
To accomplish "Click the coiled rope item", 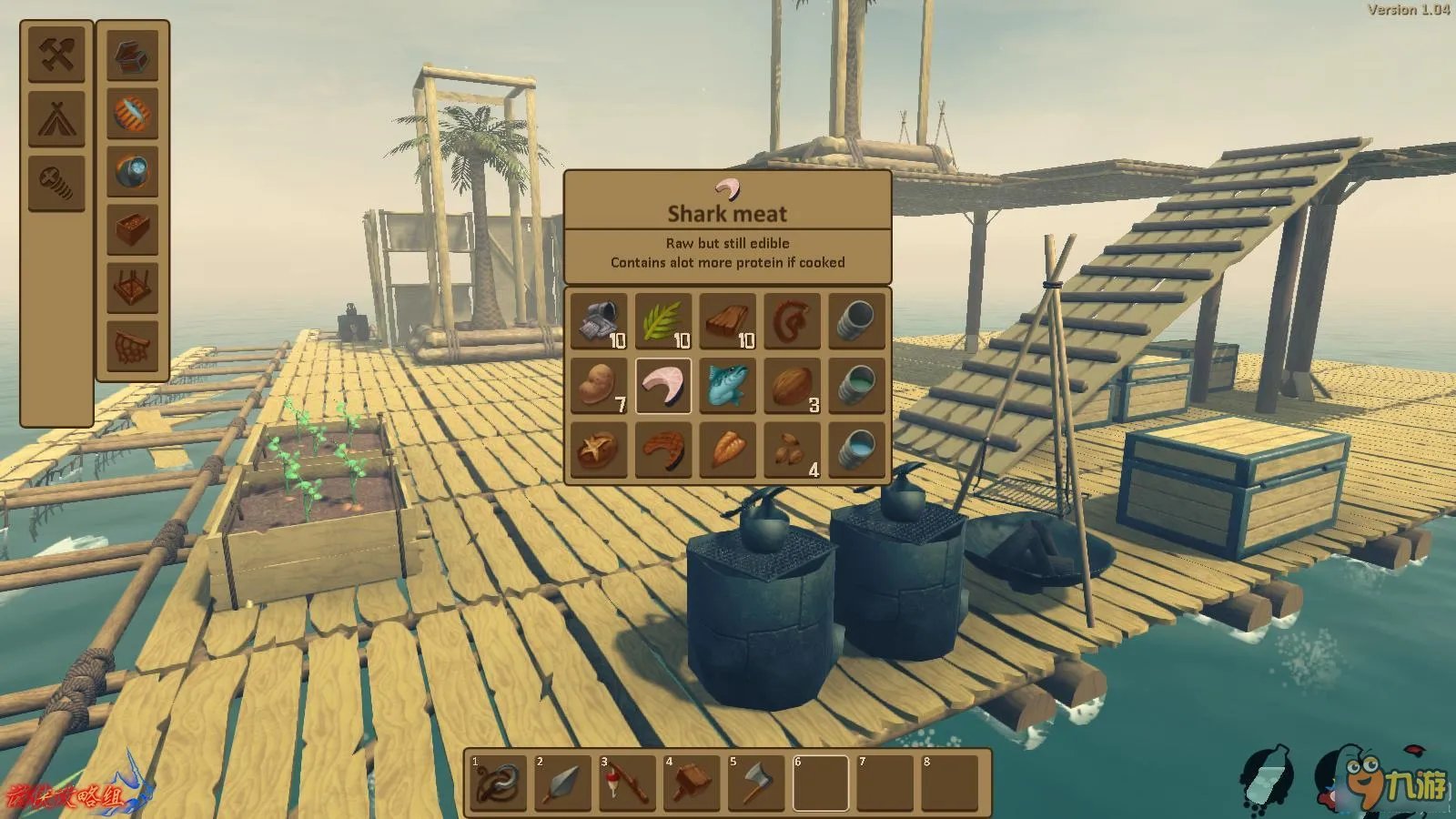I will 792,321.
